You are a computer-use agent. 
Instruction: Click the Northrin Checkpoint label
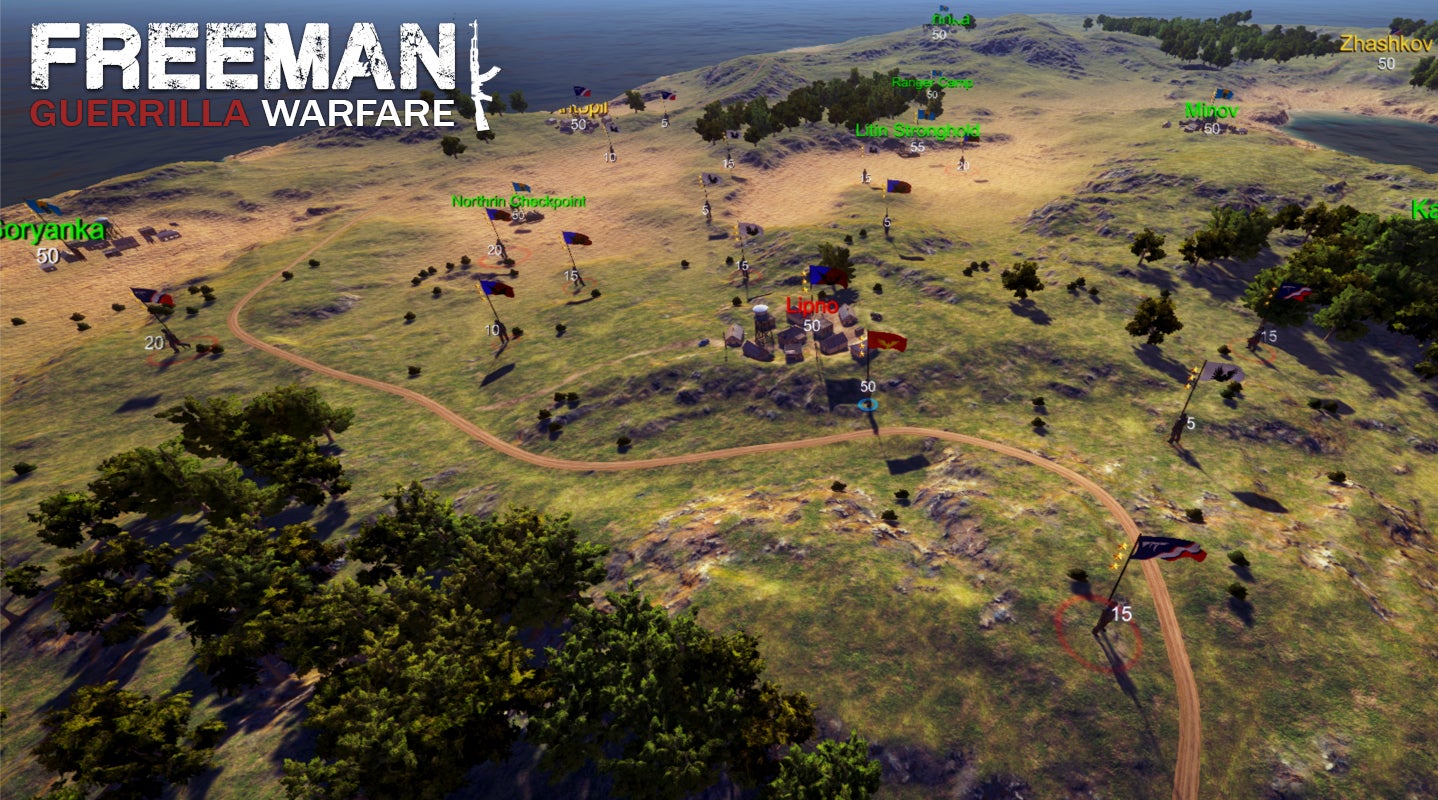pyautogui.click(x=520, y=200)
